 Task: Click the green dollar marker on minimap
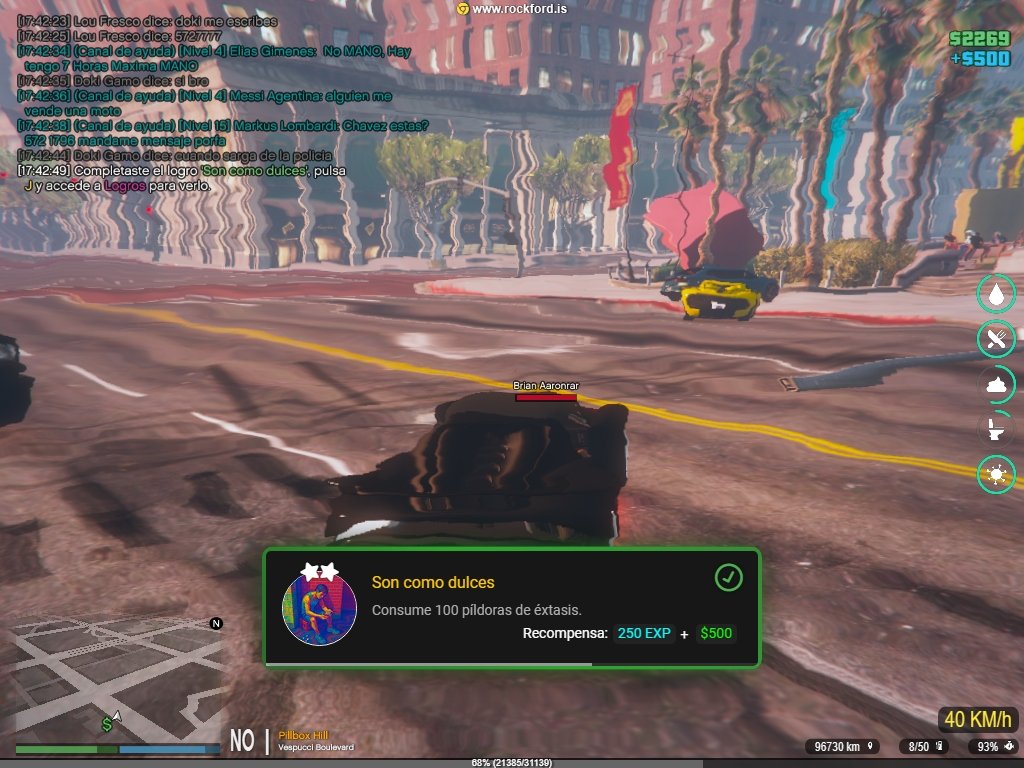[106, 723]
